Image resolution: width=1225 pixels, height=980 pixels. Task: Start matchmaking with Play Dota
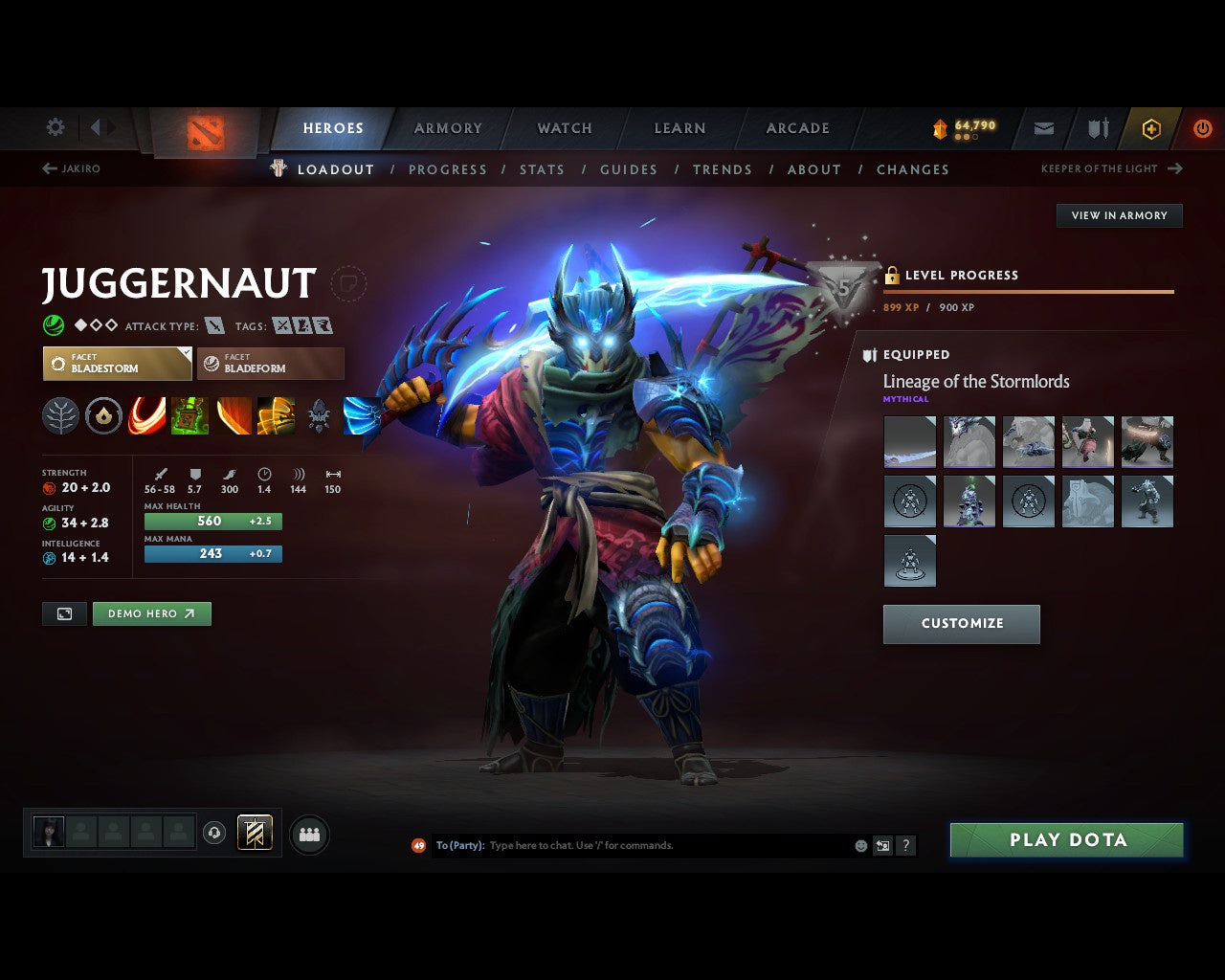[x=1067, y=840]
